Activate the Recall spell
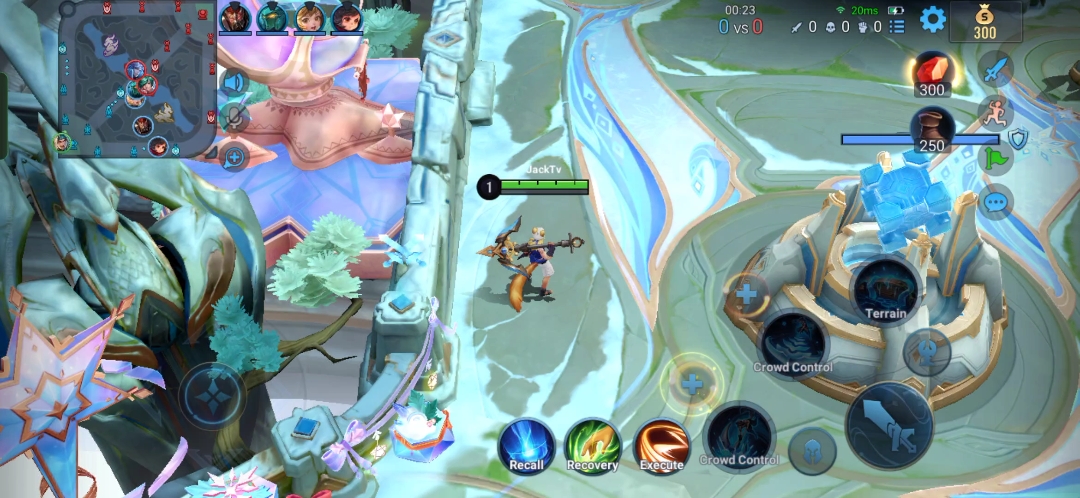This screenshot has height=498, width=1080. click(x=527, y=445)
